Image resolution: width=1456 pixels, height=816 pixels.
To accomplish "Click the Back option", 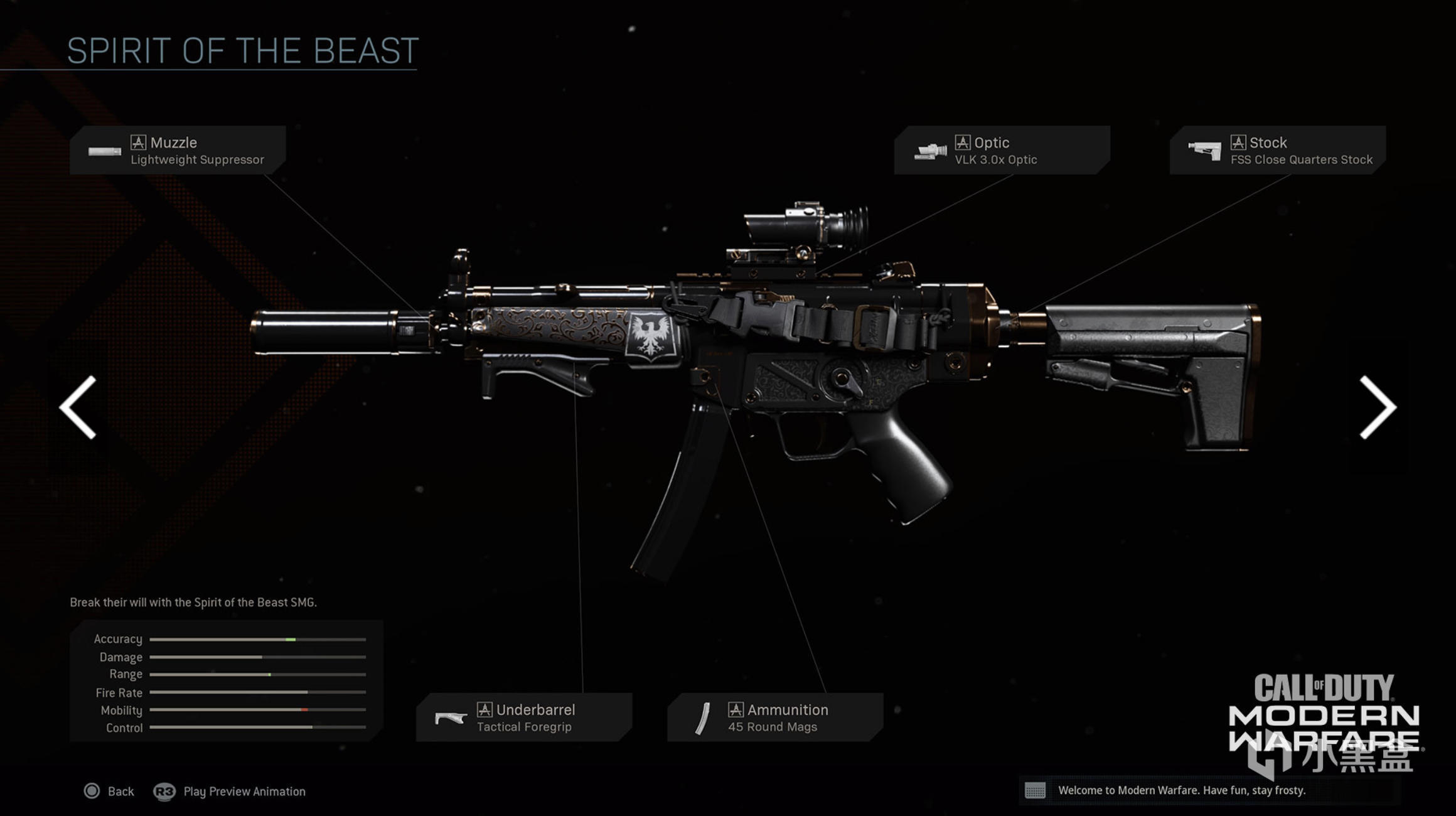I will coord(109,792).
